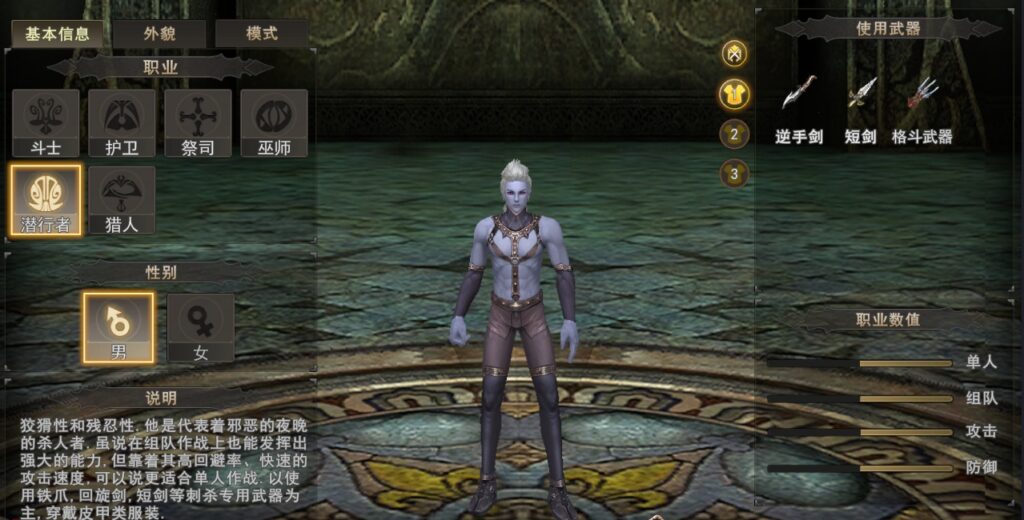
Task: Click the 格斗武器 claw weapon icon
Action: coord(922,94)
